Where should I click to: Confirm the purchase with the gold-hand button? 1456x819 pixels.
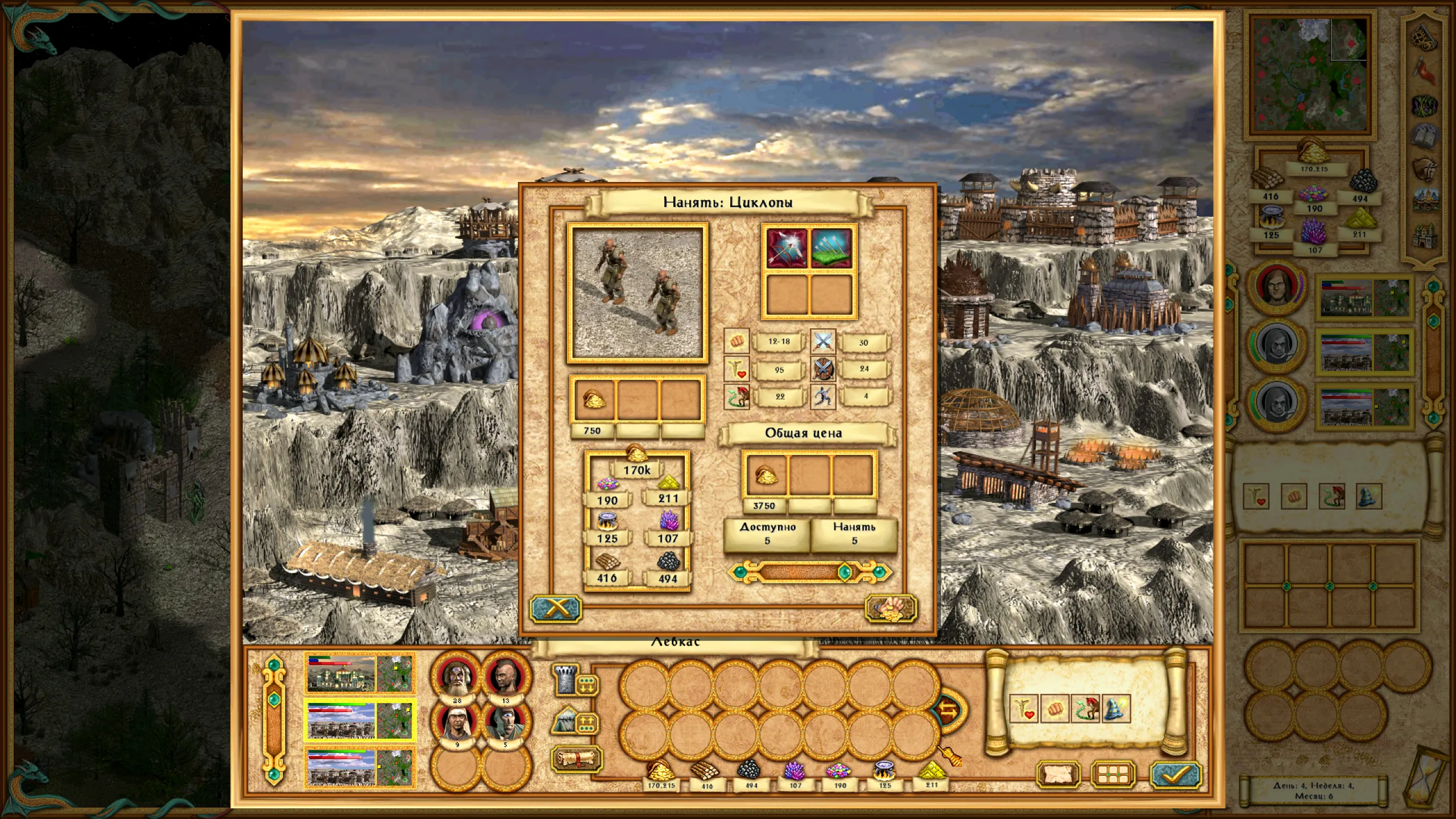[890, 609]
